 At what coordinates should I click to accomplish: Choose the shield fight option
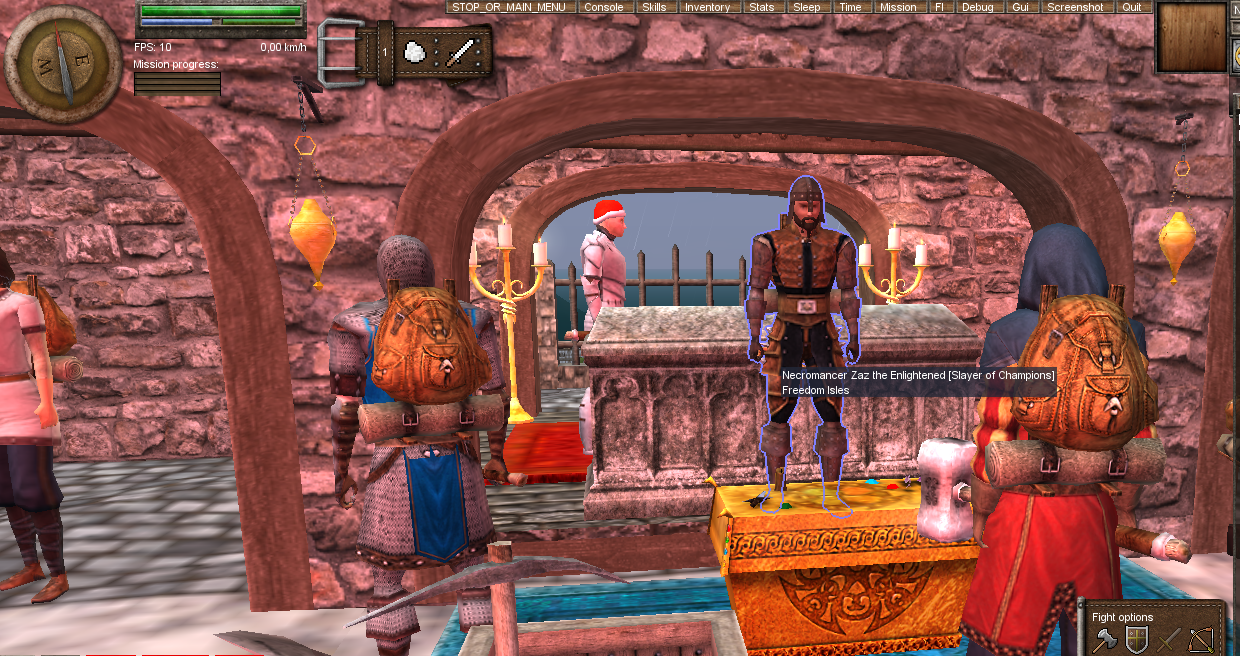click(1136, 638)
